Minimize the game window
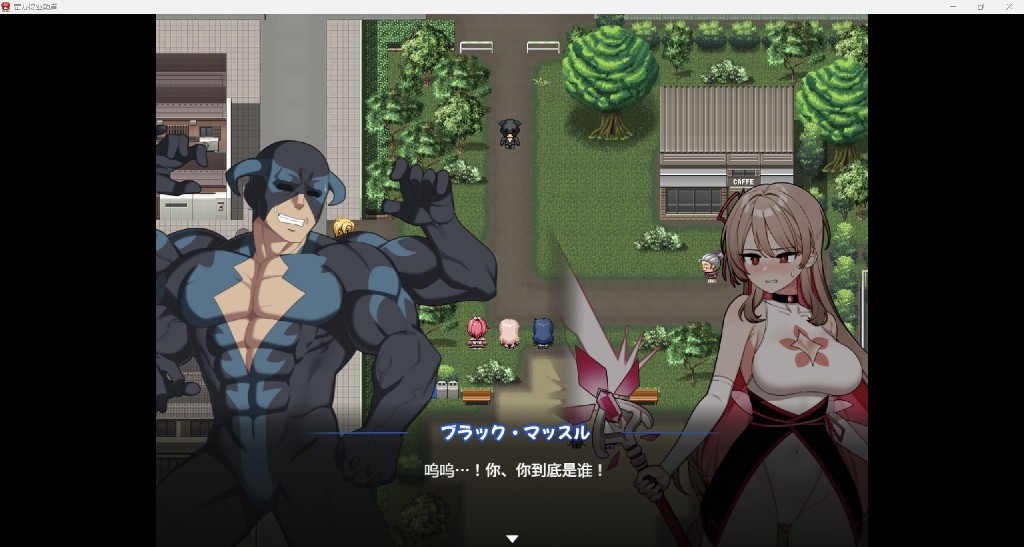1024x547 pixels. [952, 7]
